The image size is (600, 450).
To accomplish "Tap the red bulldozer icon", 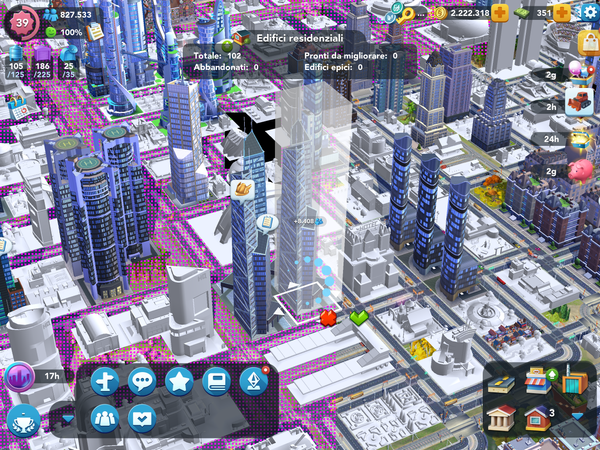I will point(580,100).
